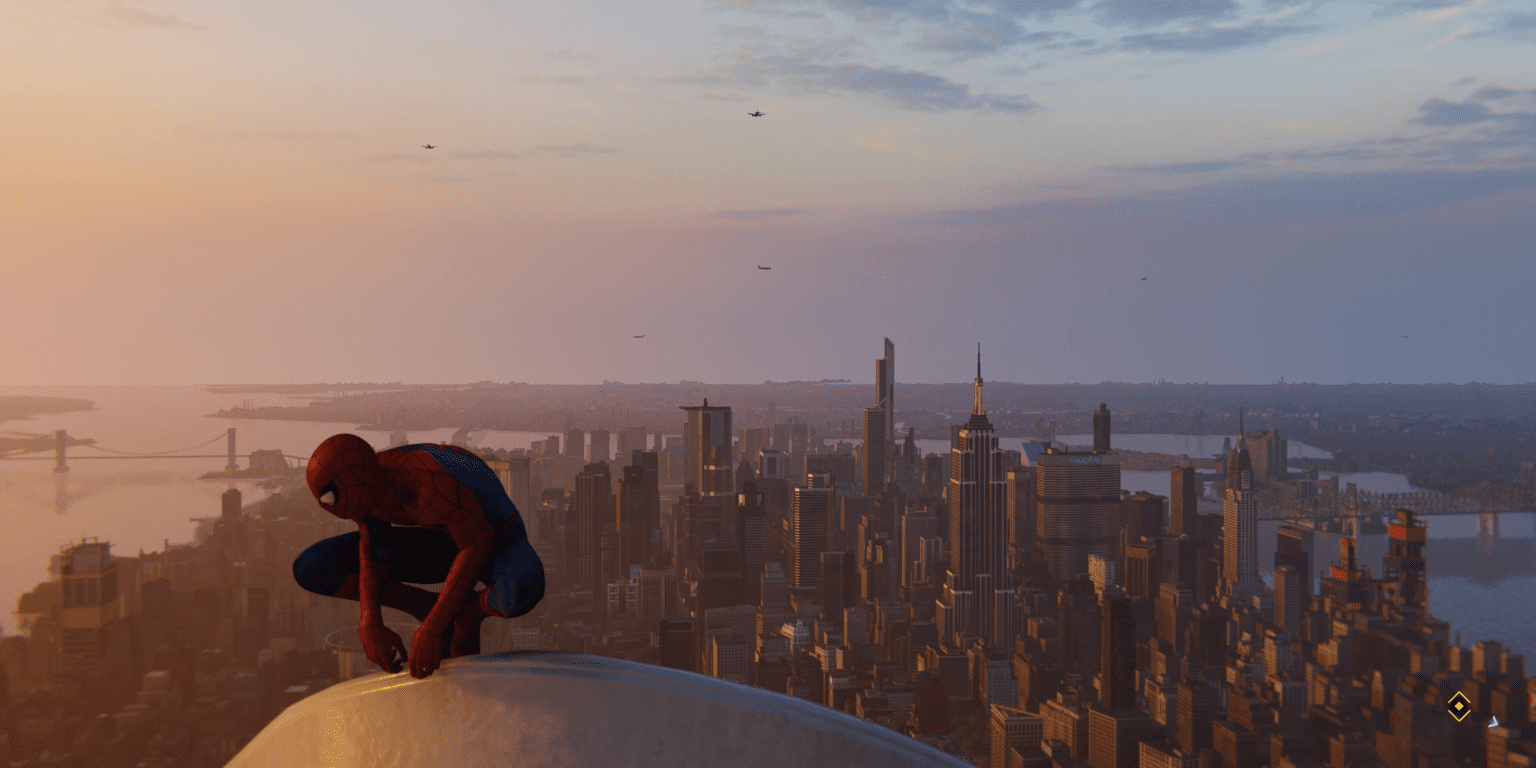Select the yellow diamond objective marker
The height and width of the screenshot is (768, 1536).
click(x=1459, y=706)
